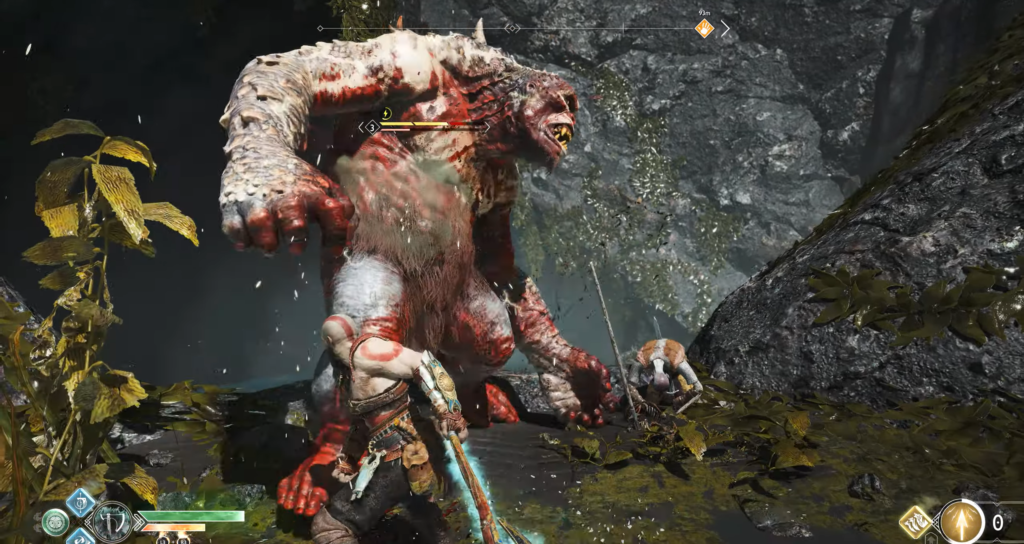Click the green round shield icon
This screenshot has height=544, width=1024.
(x=55, y=521)
